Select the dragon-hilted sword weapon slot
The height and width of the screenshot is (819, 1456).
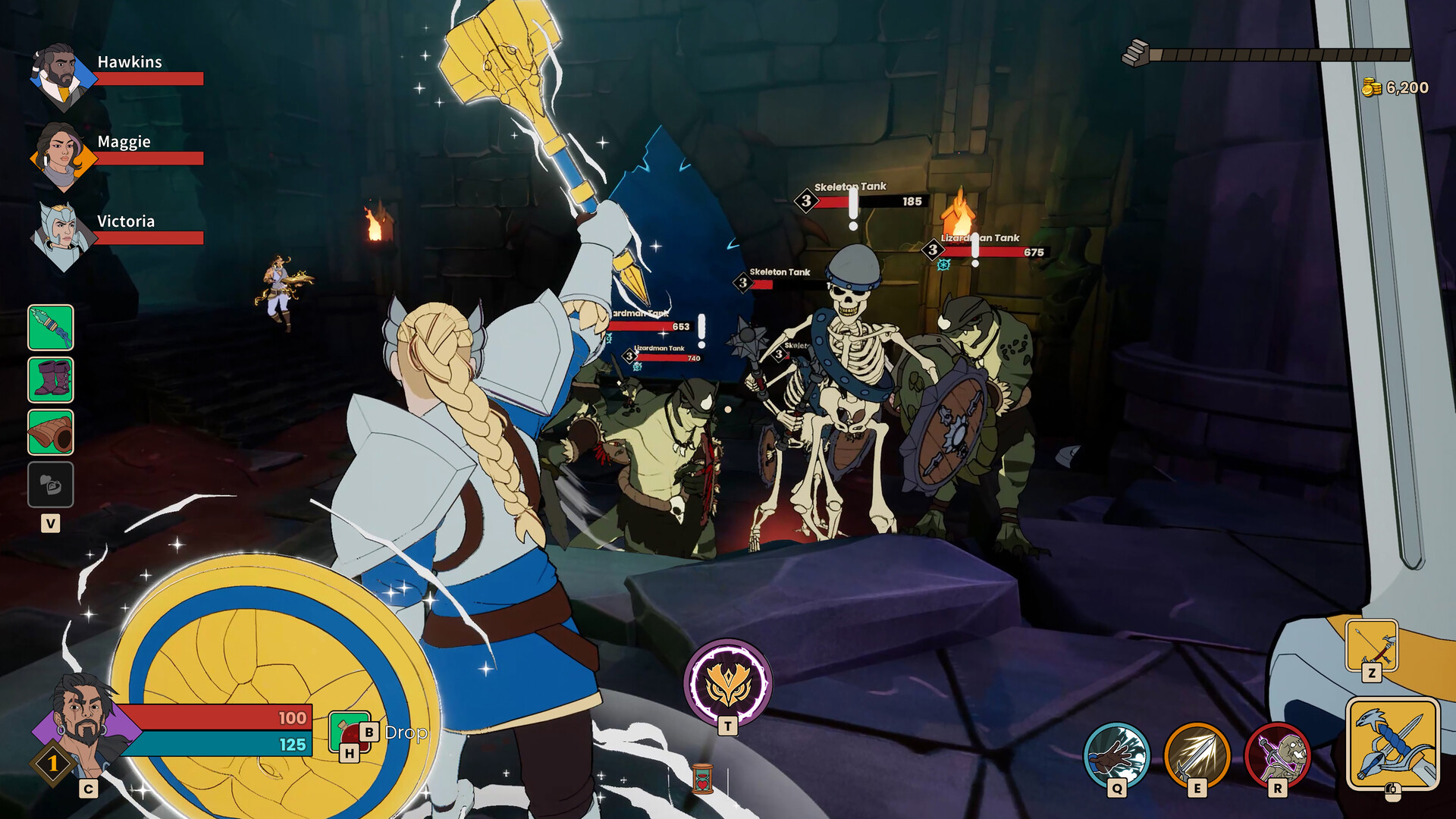click(x=1392, y=744)
